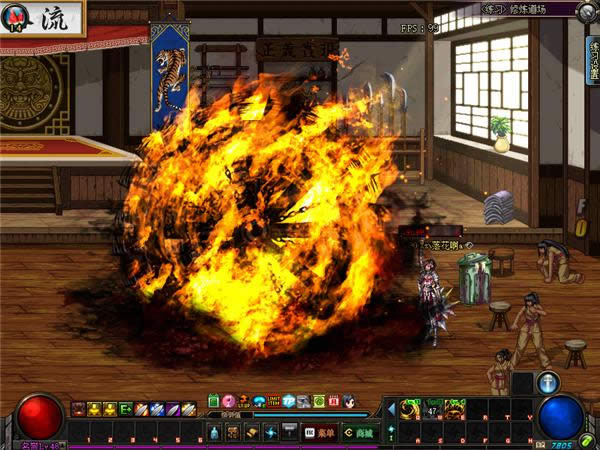This screenshot has height=450, width=600.
Task: Select the blue potion bottle icon
Action: [214, 432]
